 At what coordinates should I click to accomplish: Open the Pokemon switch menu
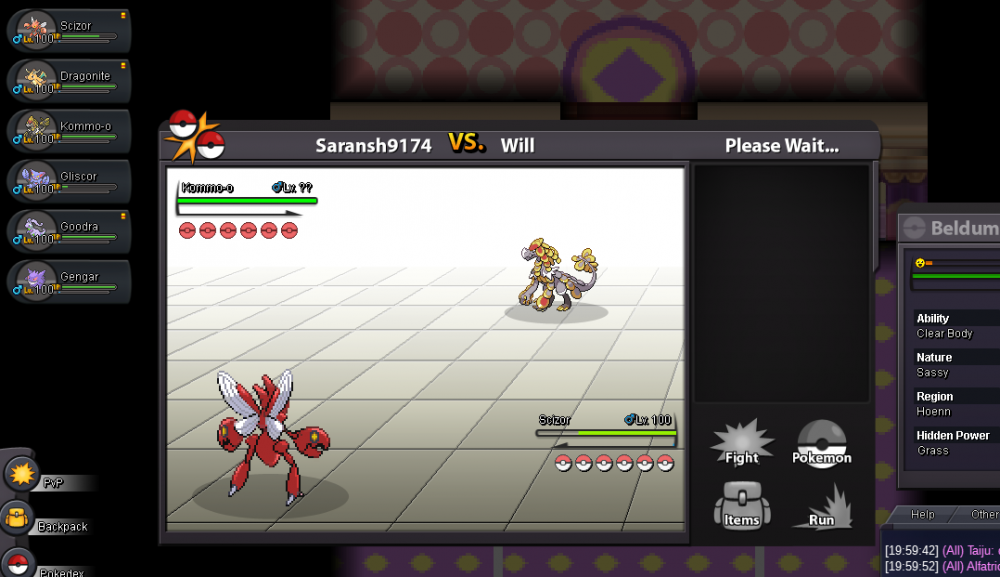(x=822, y=444)
